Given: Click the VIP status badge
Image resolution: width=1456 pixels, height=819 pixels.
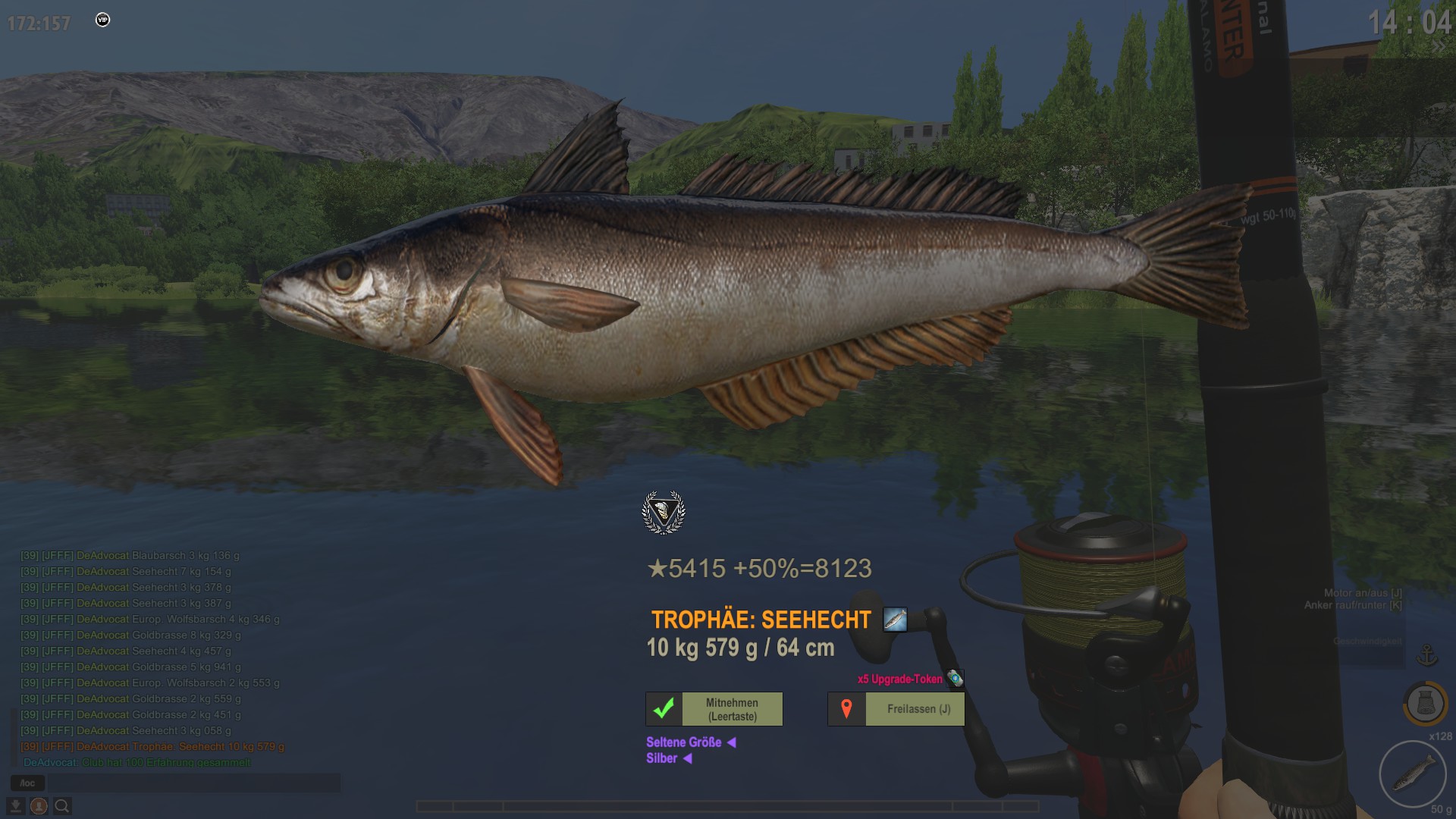Looking at the screenshot, I should click(103, 20).
